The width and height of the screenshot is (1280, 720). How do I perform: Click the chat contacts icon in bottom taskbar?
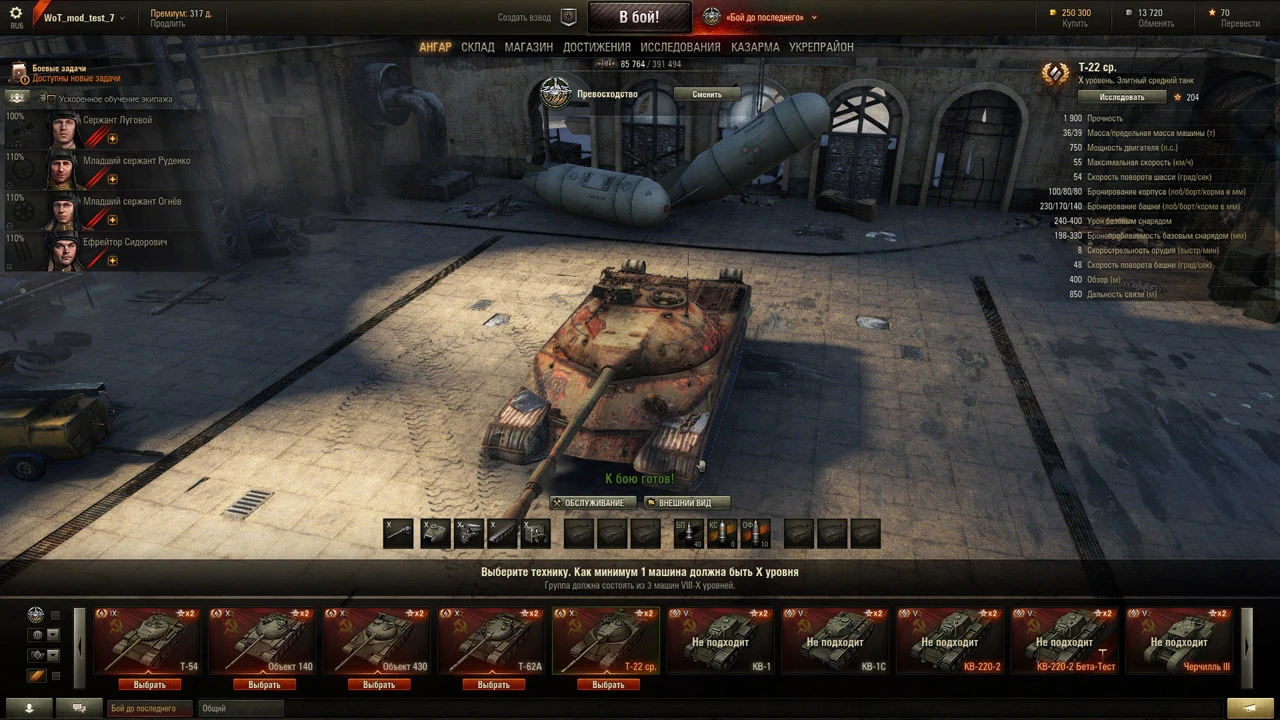pos(79,707)
